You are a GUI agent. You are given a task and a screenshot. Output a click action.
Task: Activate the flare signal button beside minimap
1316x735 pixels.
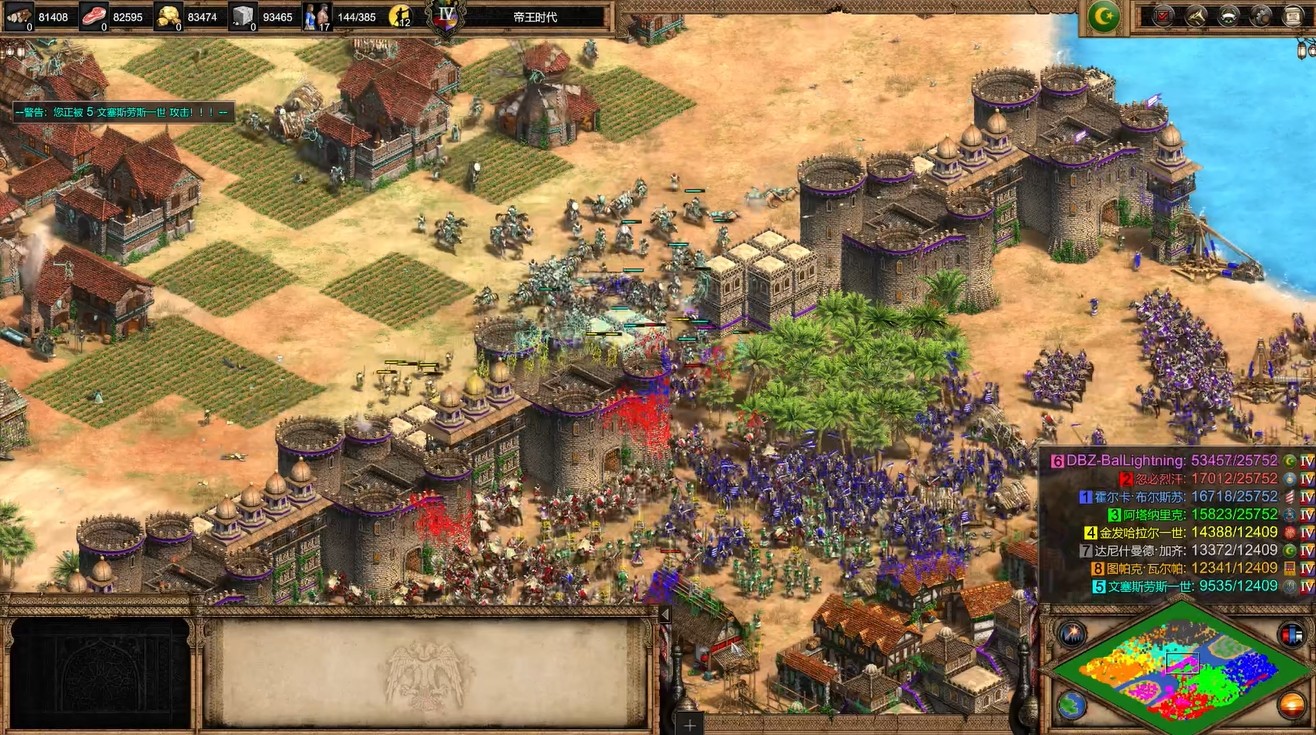click(x=1072, y=633)
